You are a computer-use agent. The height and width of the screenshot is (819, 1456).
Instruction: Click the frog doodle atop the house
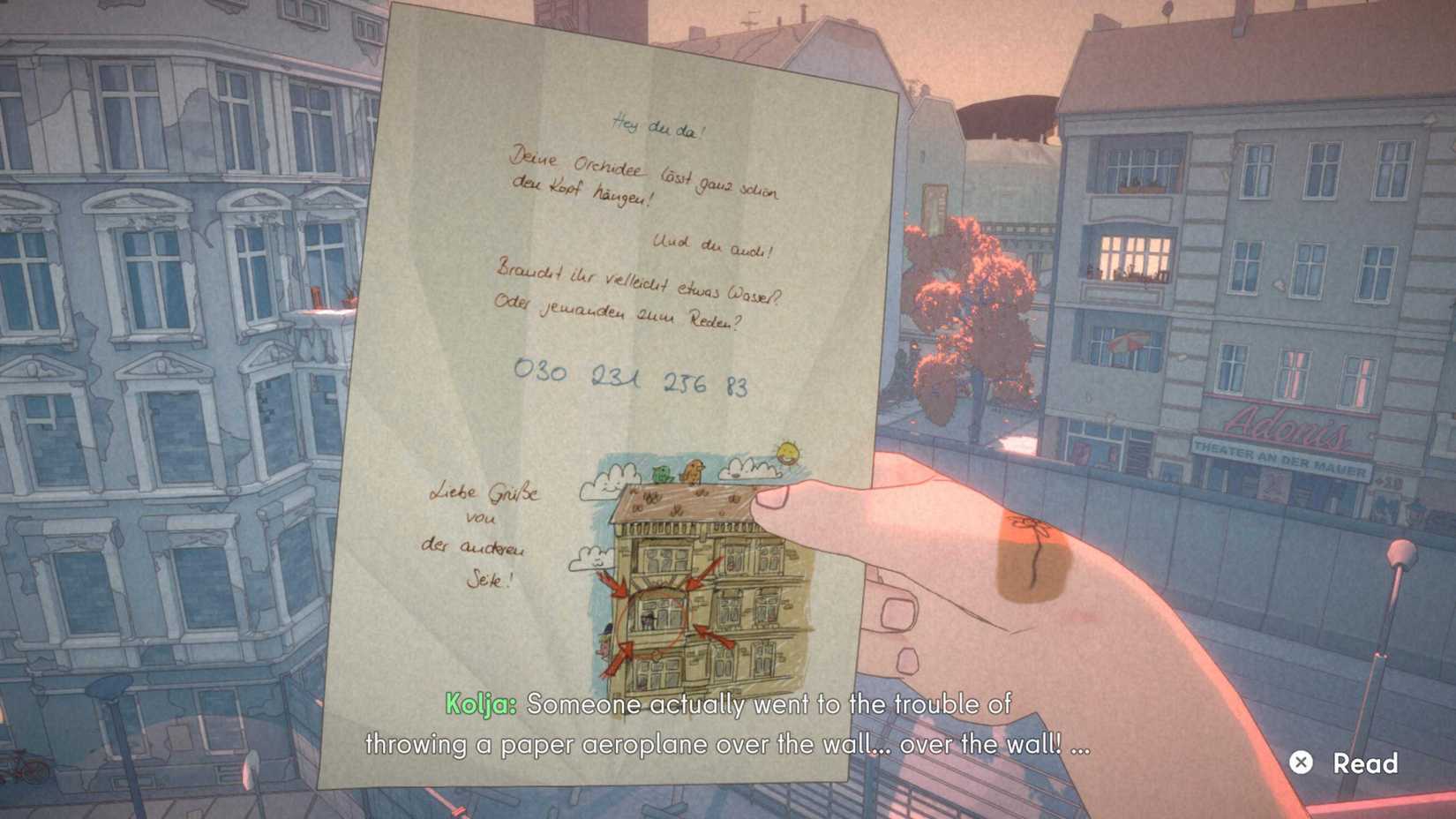(x=661, y=472)
